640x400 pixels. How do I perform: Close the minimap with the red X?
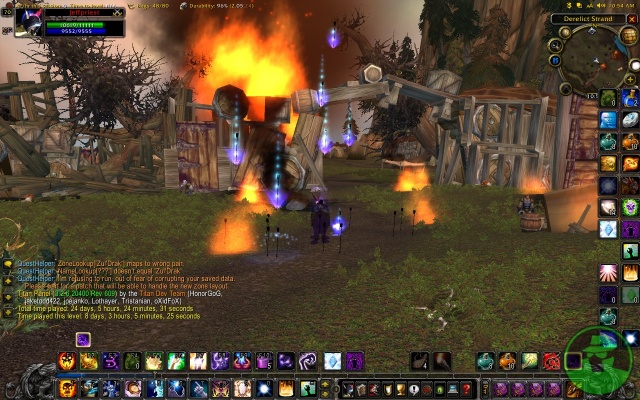pos(630,19)
